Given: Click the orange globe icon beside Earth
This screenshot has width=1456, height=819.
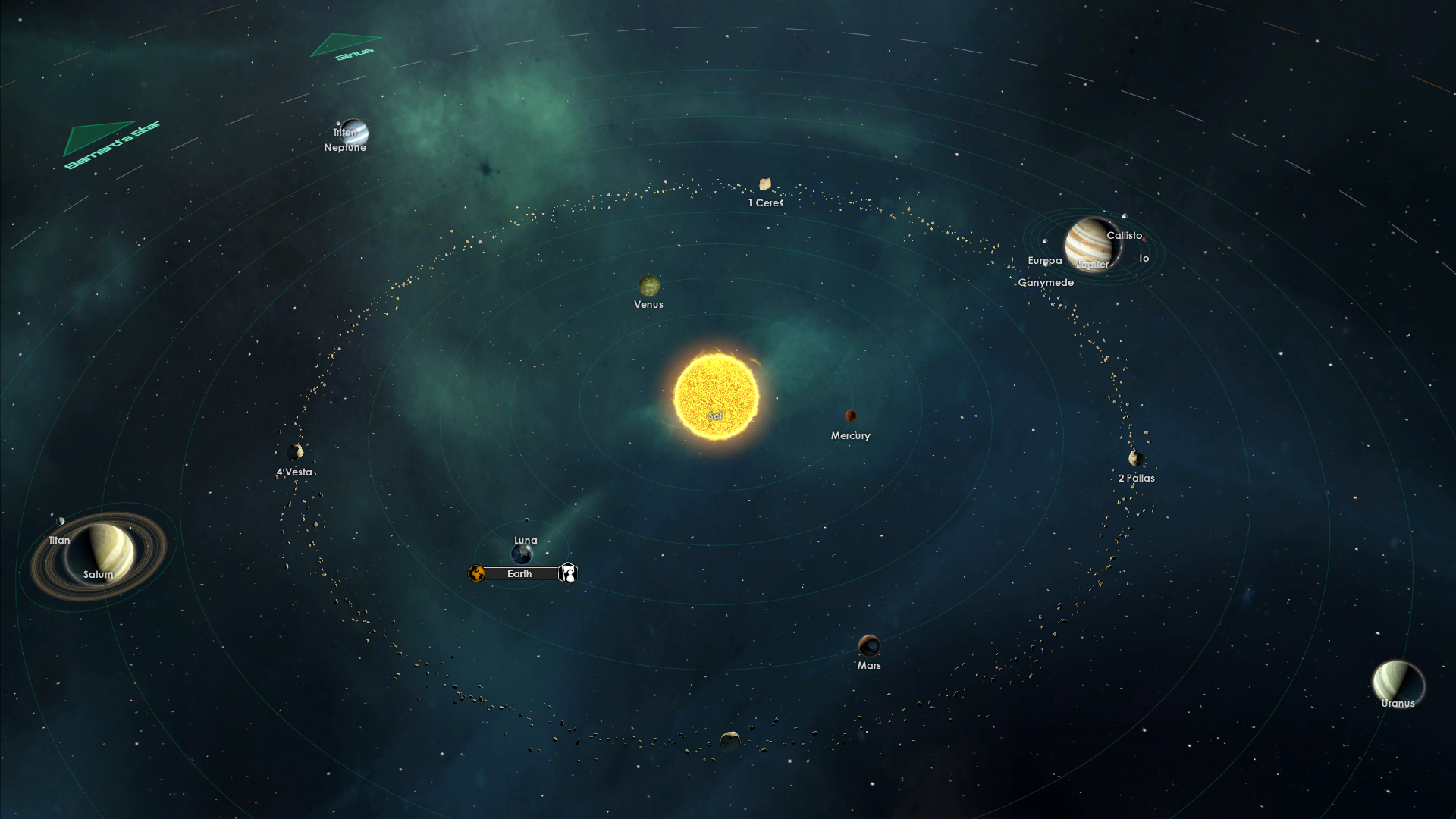Looking at the screenshot, I should click(x=476, y=573).
